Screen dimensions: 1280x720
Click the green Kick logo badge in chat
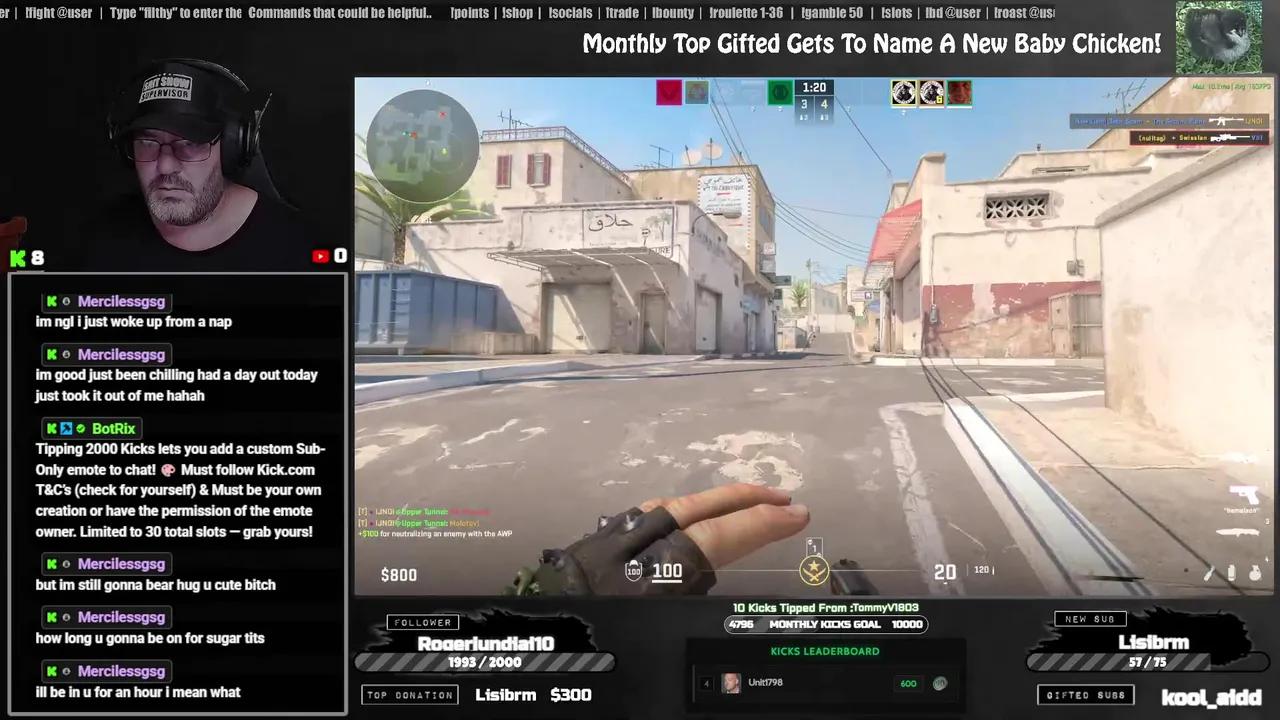point(50,301)
